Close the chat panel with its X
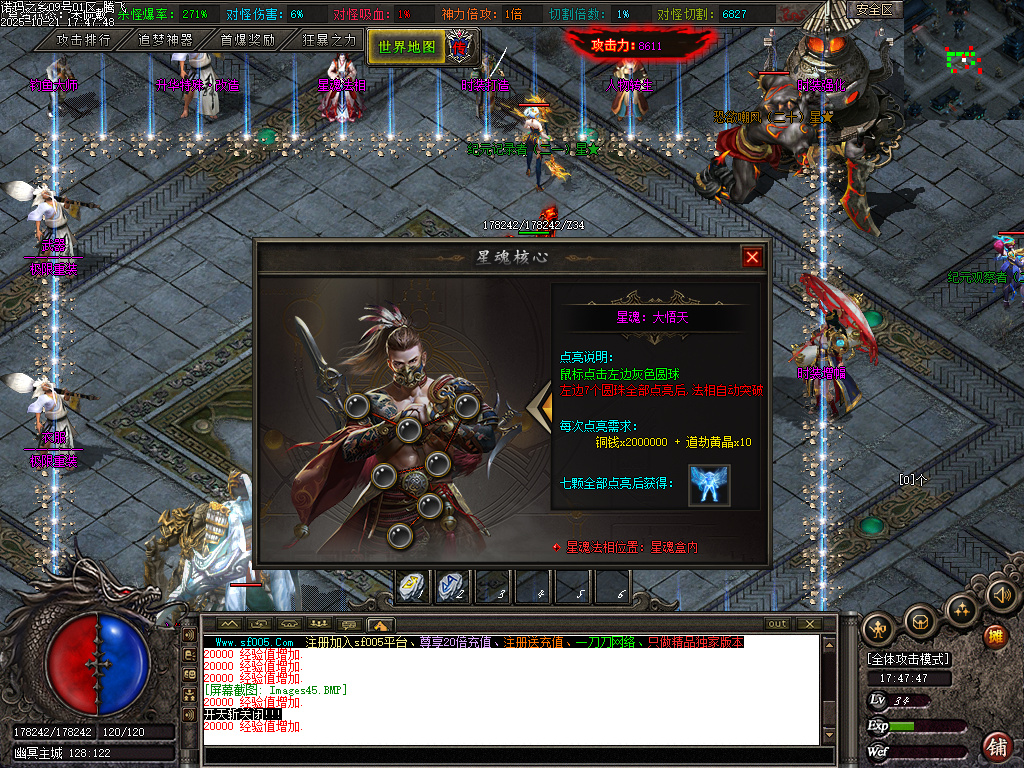The width and height of the screenshot is (1024, 768). point(809,624)
